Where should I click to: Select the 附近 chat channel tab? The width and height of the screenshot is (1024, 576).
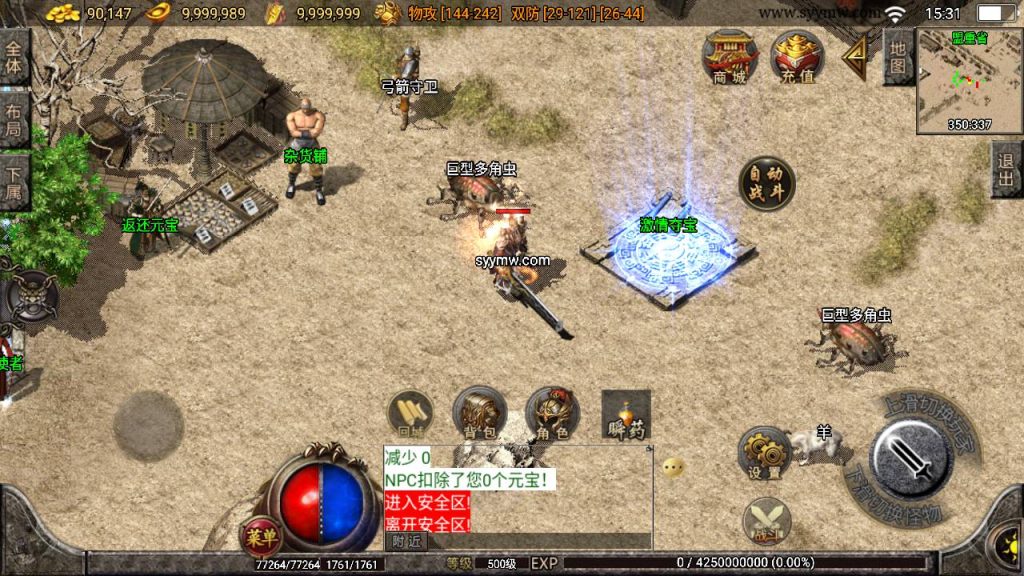(405, 541)
